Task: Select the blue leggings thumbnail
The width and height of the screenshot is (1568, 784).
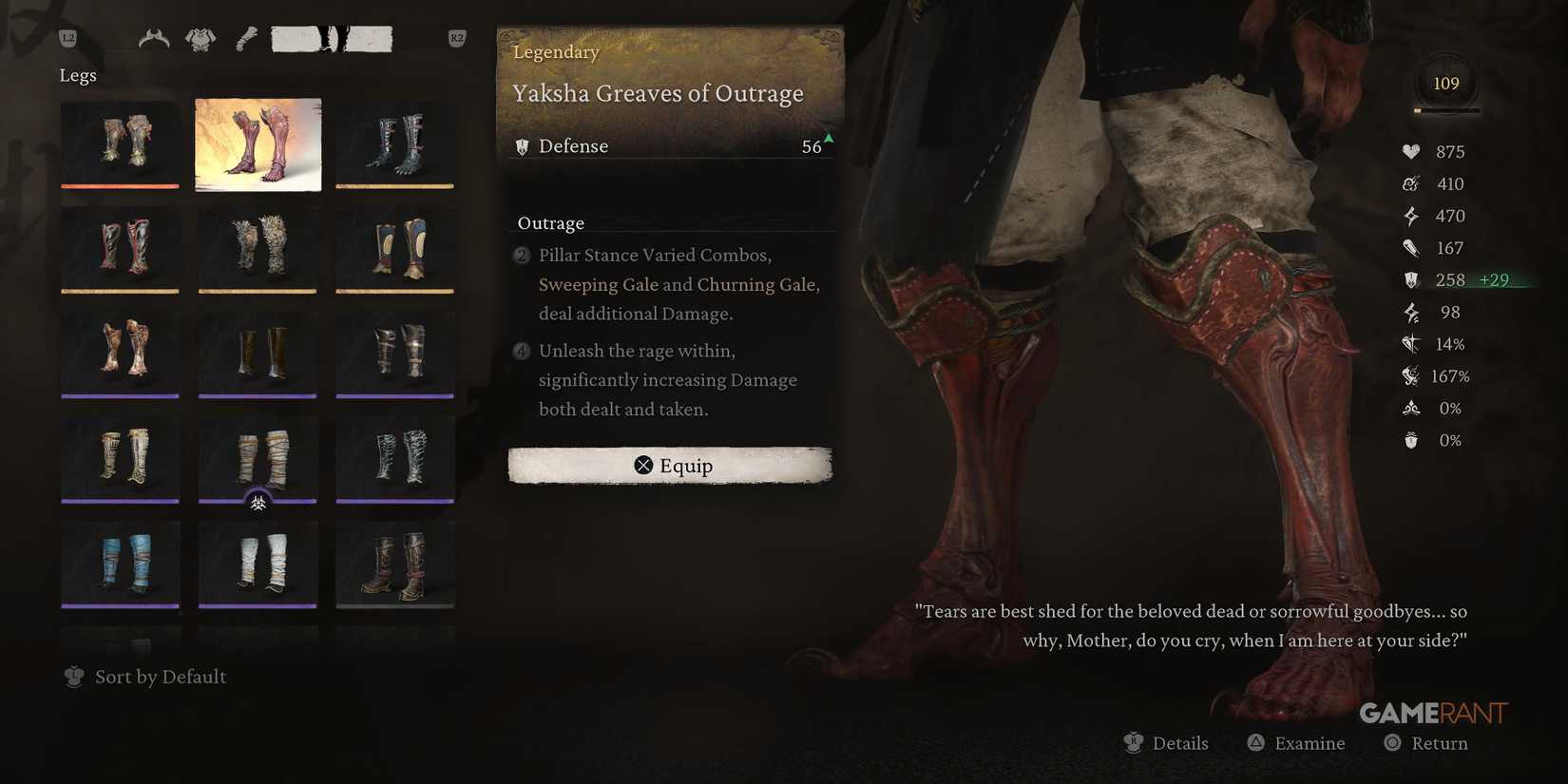Action: [x=120, y=564]
